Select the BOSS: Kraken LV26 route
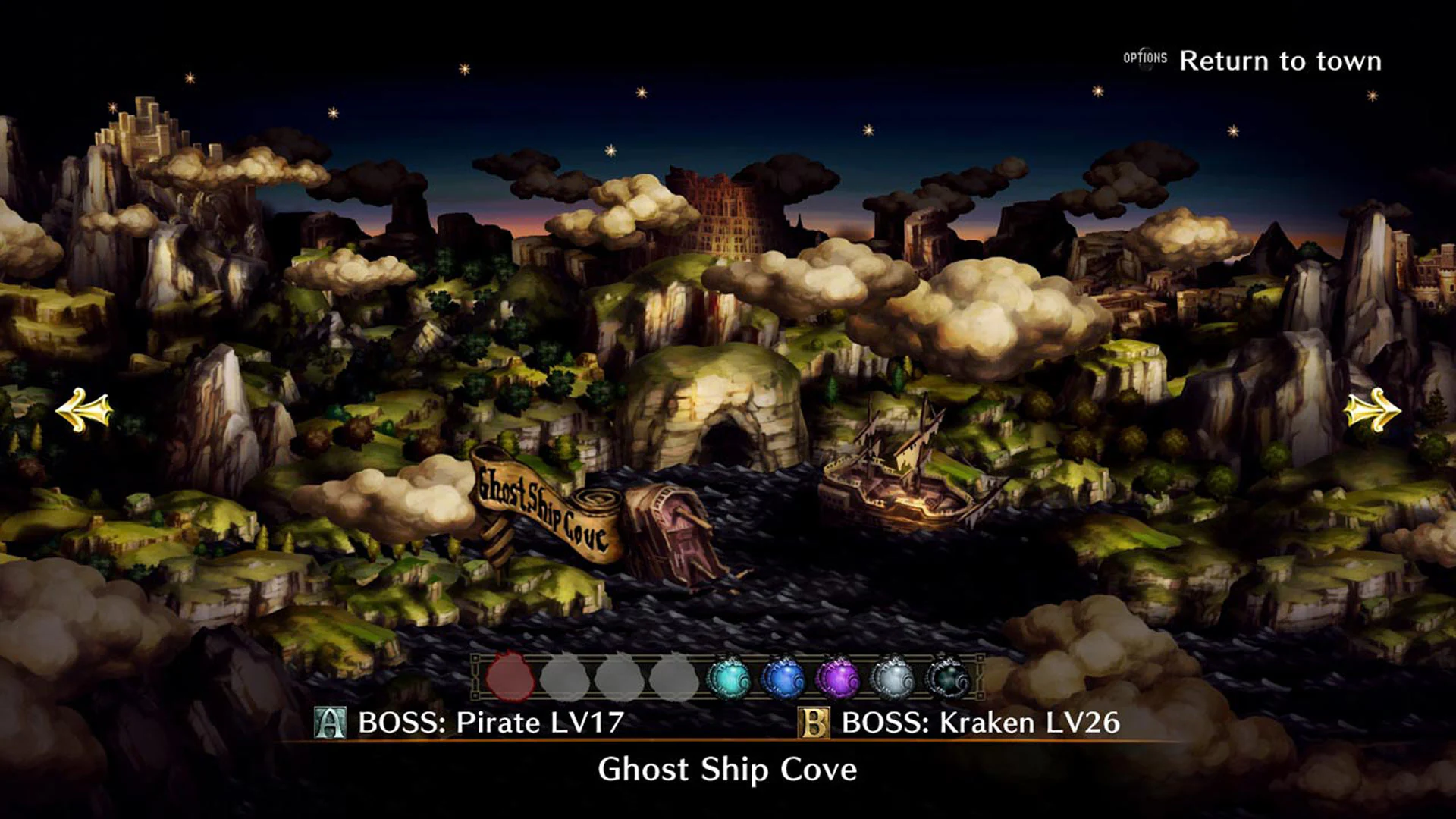Screen dimensions: 1456x819 click(981, 724)
